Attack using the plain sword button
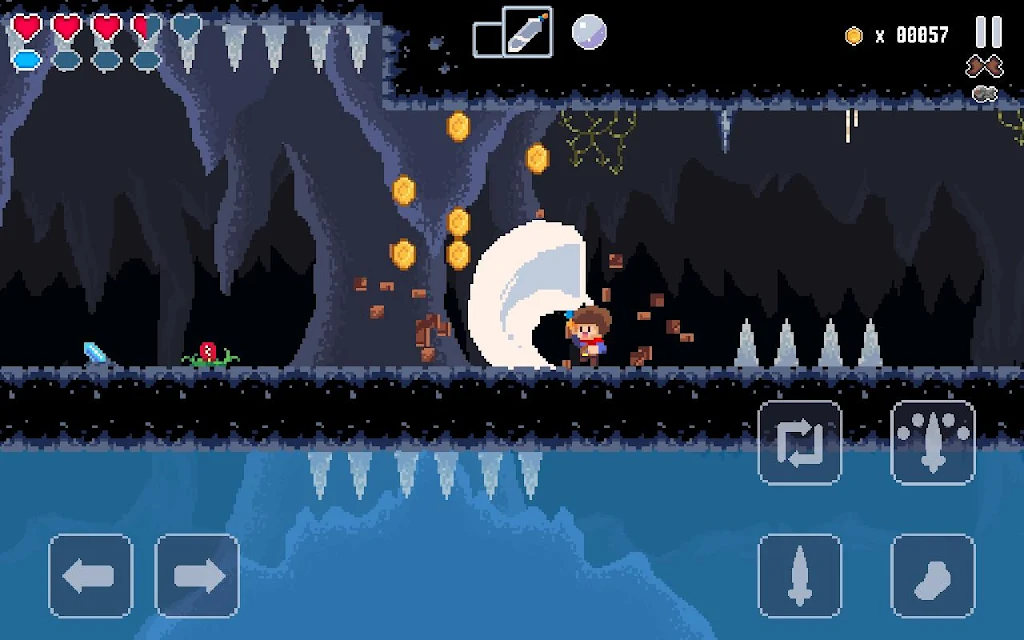The image size is (1024, 640). [x=799, y=575]
